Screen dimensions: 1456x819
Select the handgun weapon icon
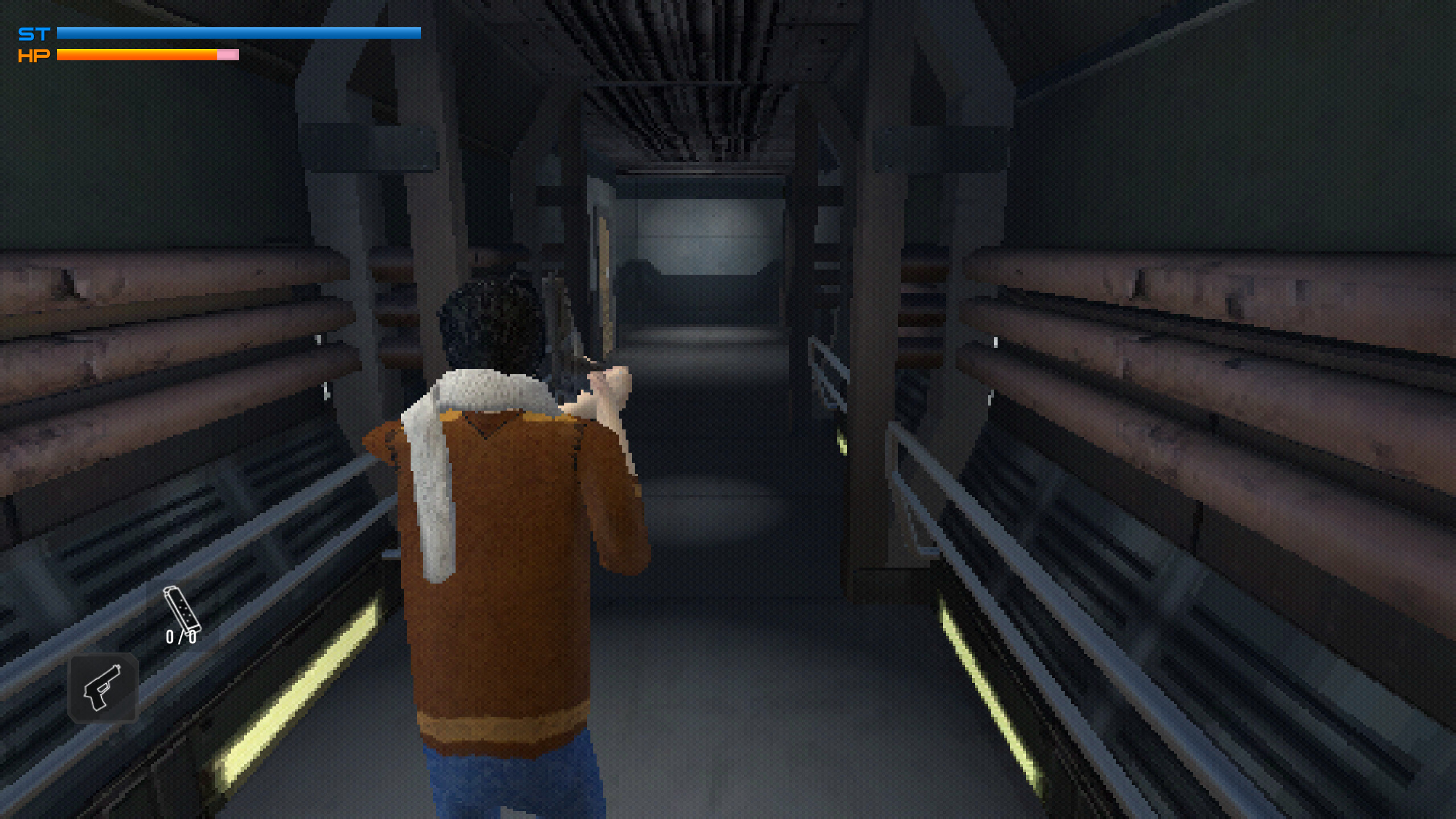click(104, 686)
